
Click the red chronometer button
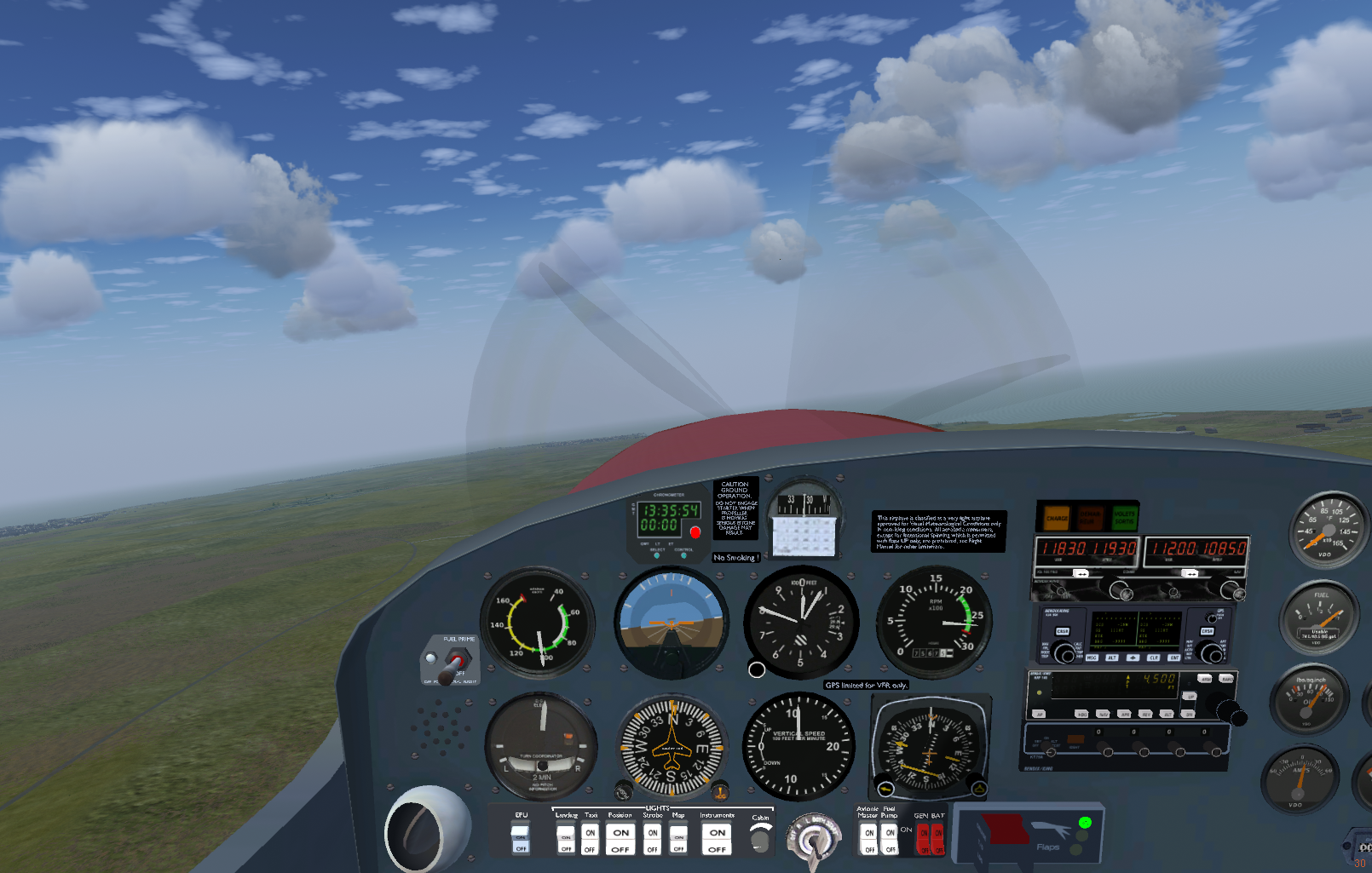pyautogui.click(x=695, y=533)
